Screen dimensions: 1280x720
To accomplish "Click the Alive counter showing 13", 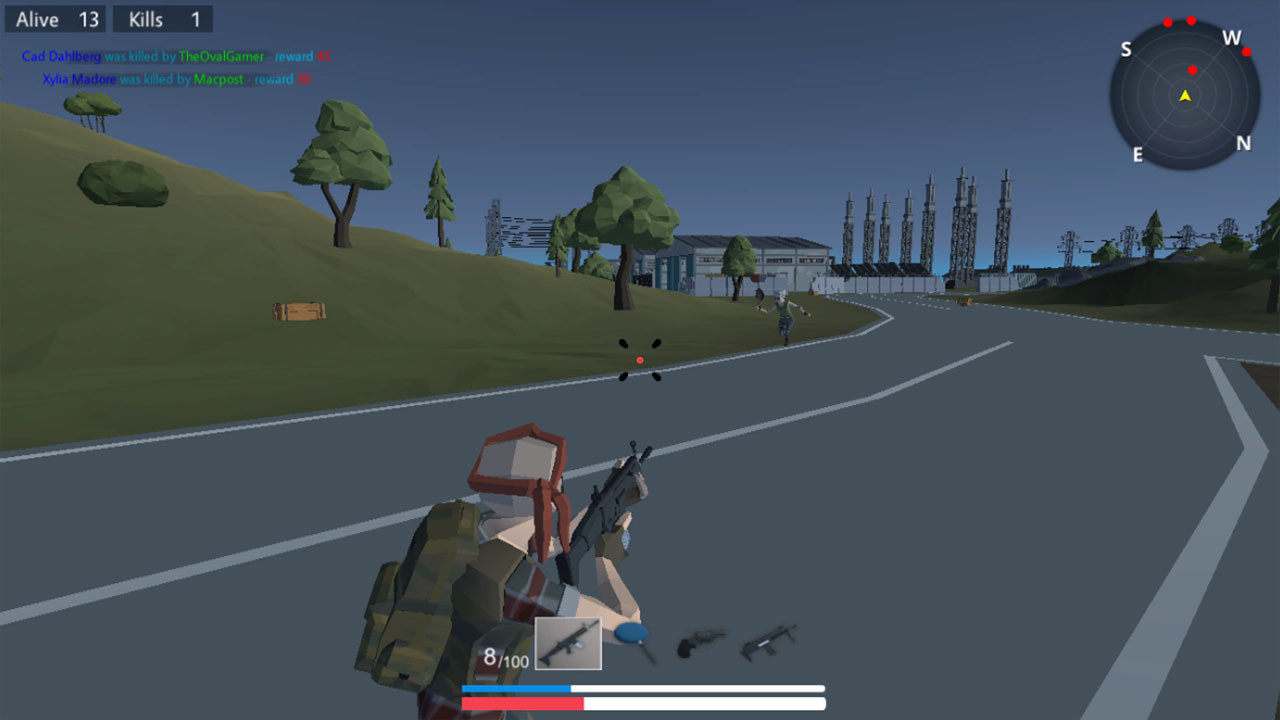I will (x=55, y=18).
